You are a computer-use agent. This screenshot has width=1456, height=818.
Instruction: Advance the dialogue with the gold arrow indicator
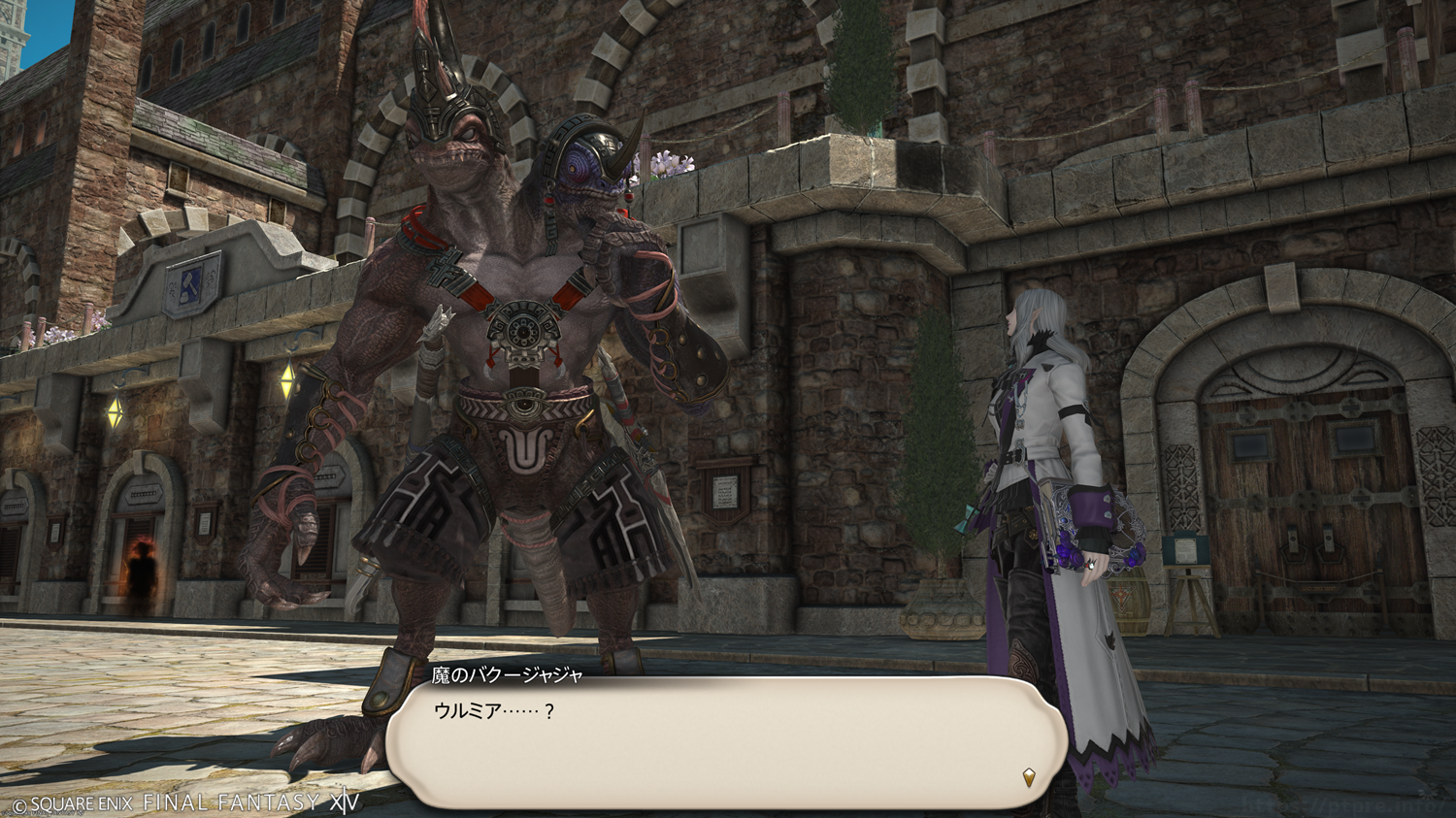[x=1029, y=776]
